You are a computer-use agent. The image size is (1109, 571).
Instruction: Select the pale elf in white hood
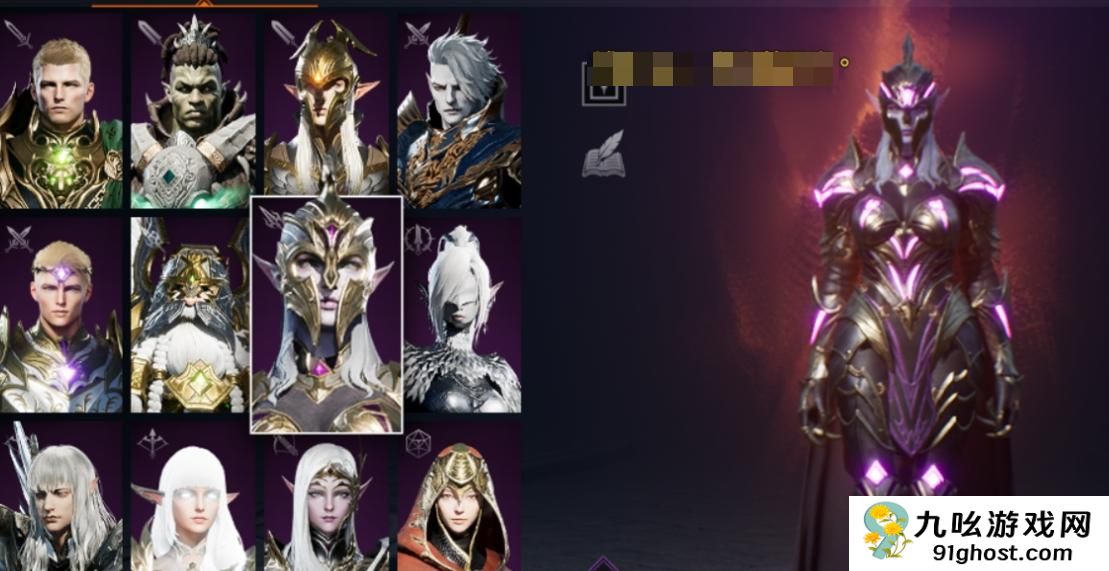(326, 497)
